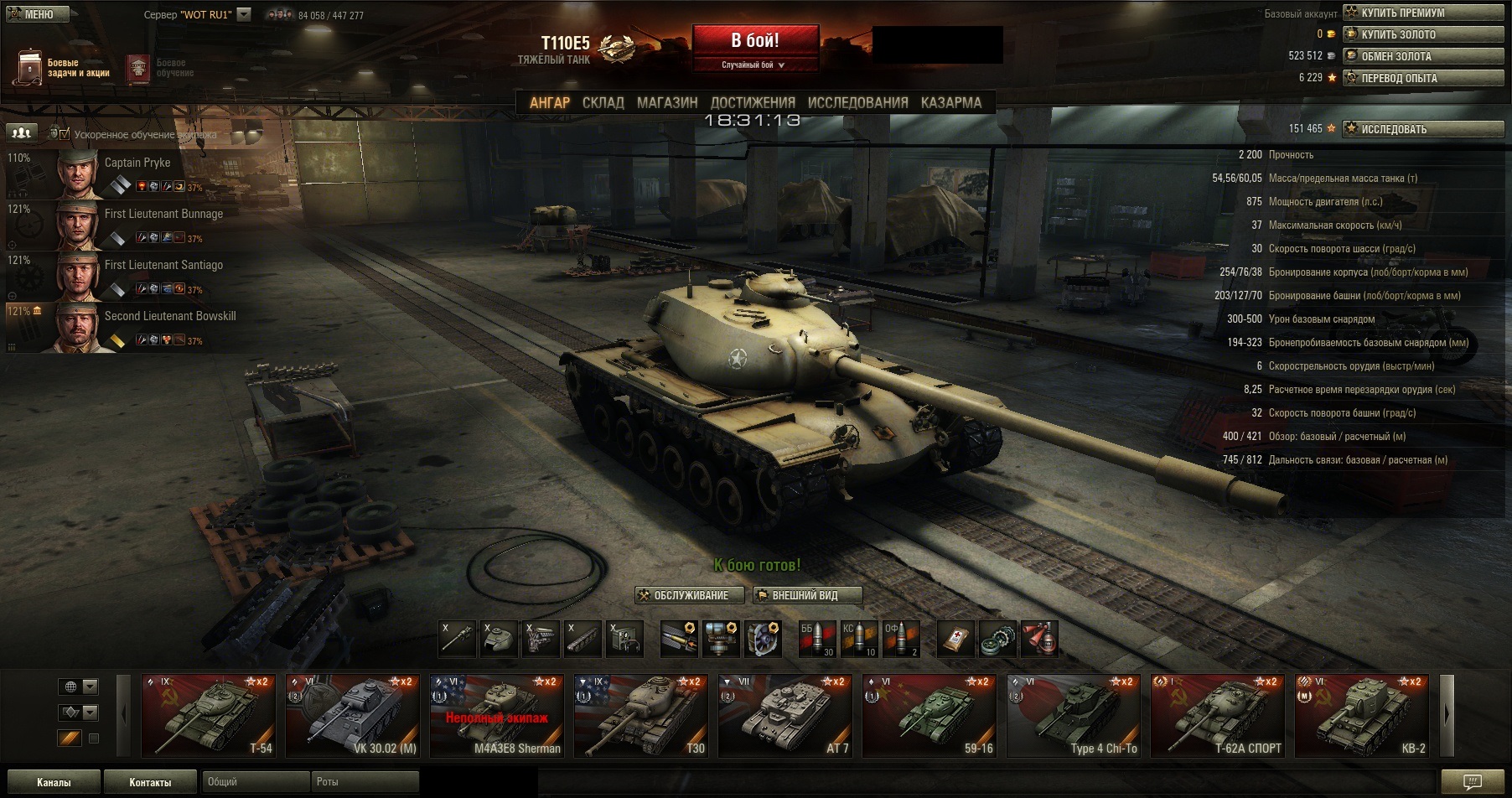This screenshot has width=1512, height=798.
Task: Go to the ДОСТИЖЕНИЯ tab
Action: (x=753, y=102)
